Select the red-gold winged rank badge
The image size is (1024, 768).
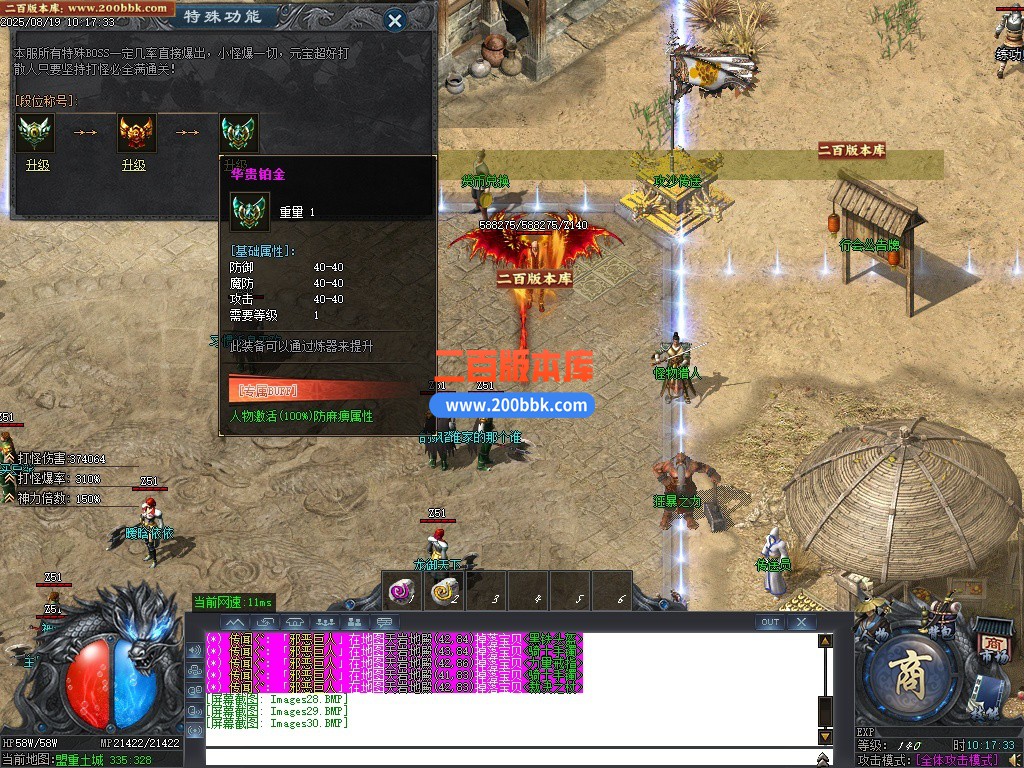pos(137,132)
